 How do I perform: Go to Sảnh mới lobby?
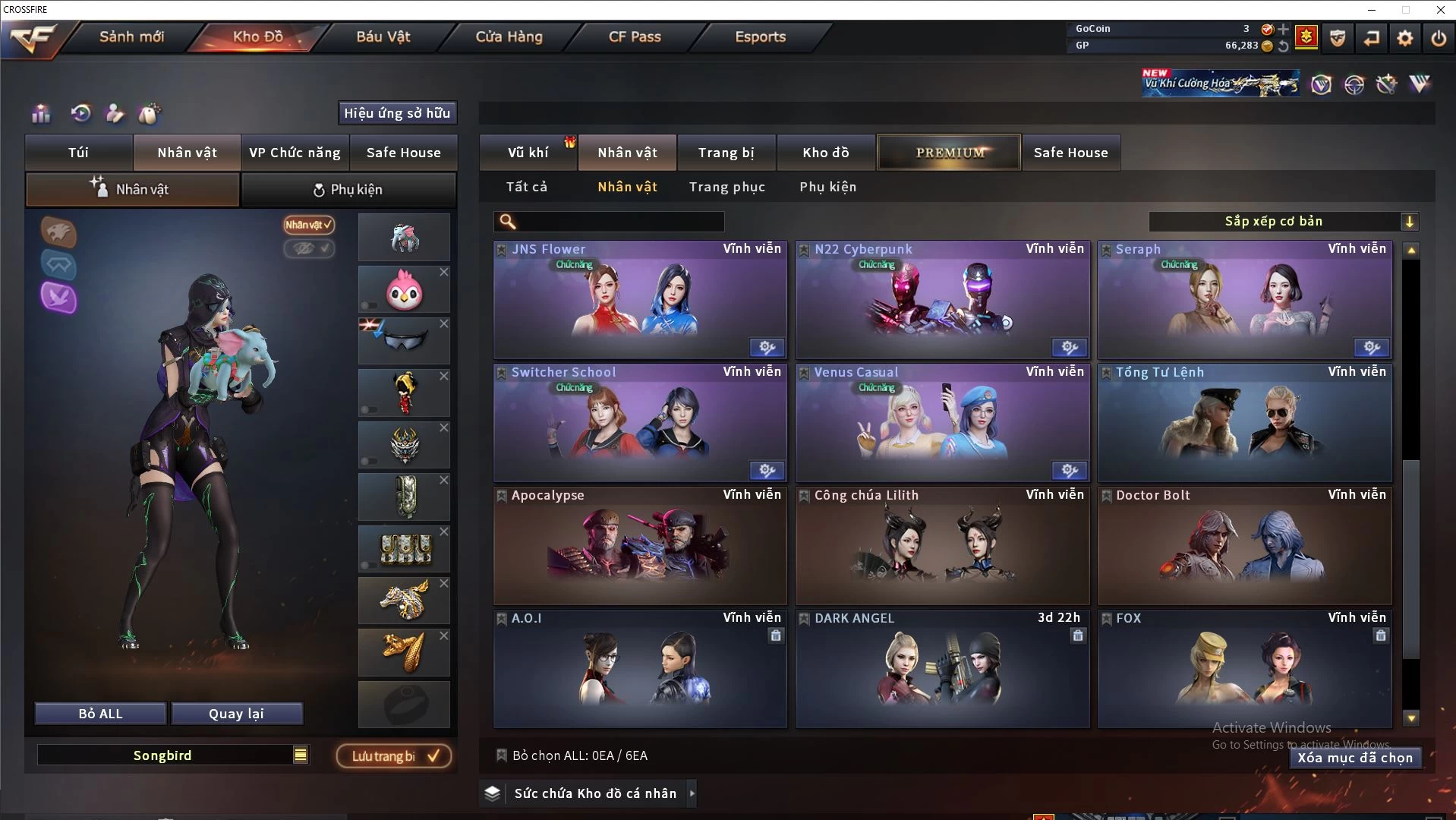point(131,36)
